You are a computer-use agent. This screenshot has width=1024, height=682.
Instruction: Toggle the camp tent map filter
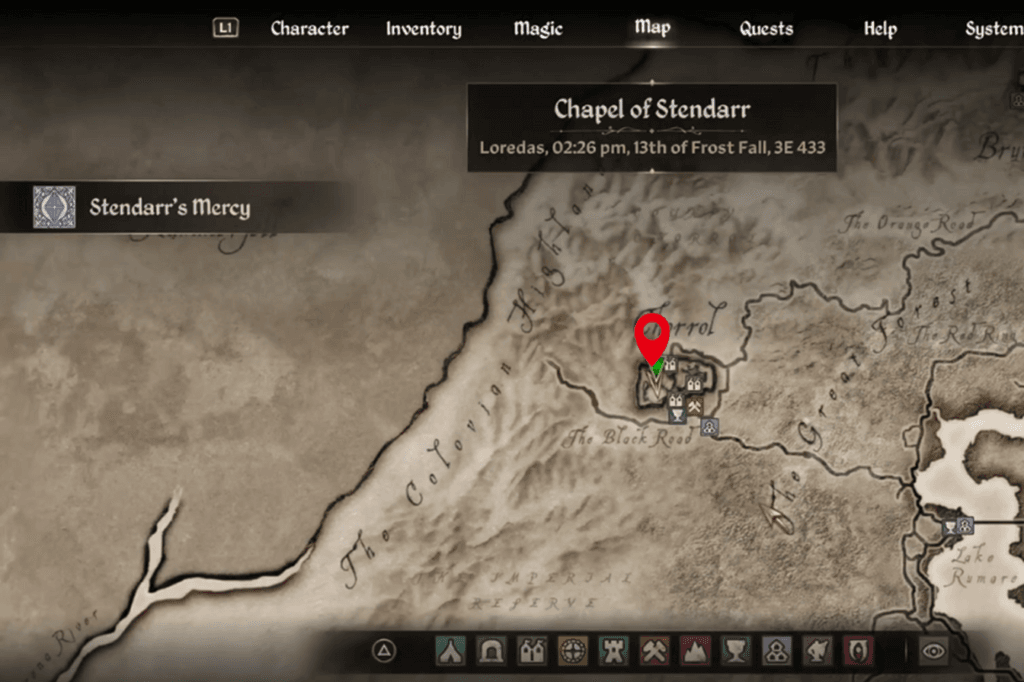(449, 651)
